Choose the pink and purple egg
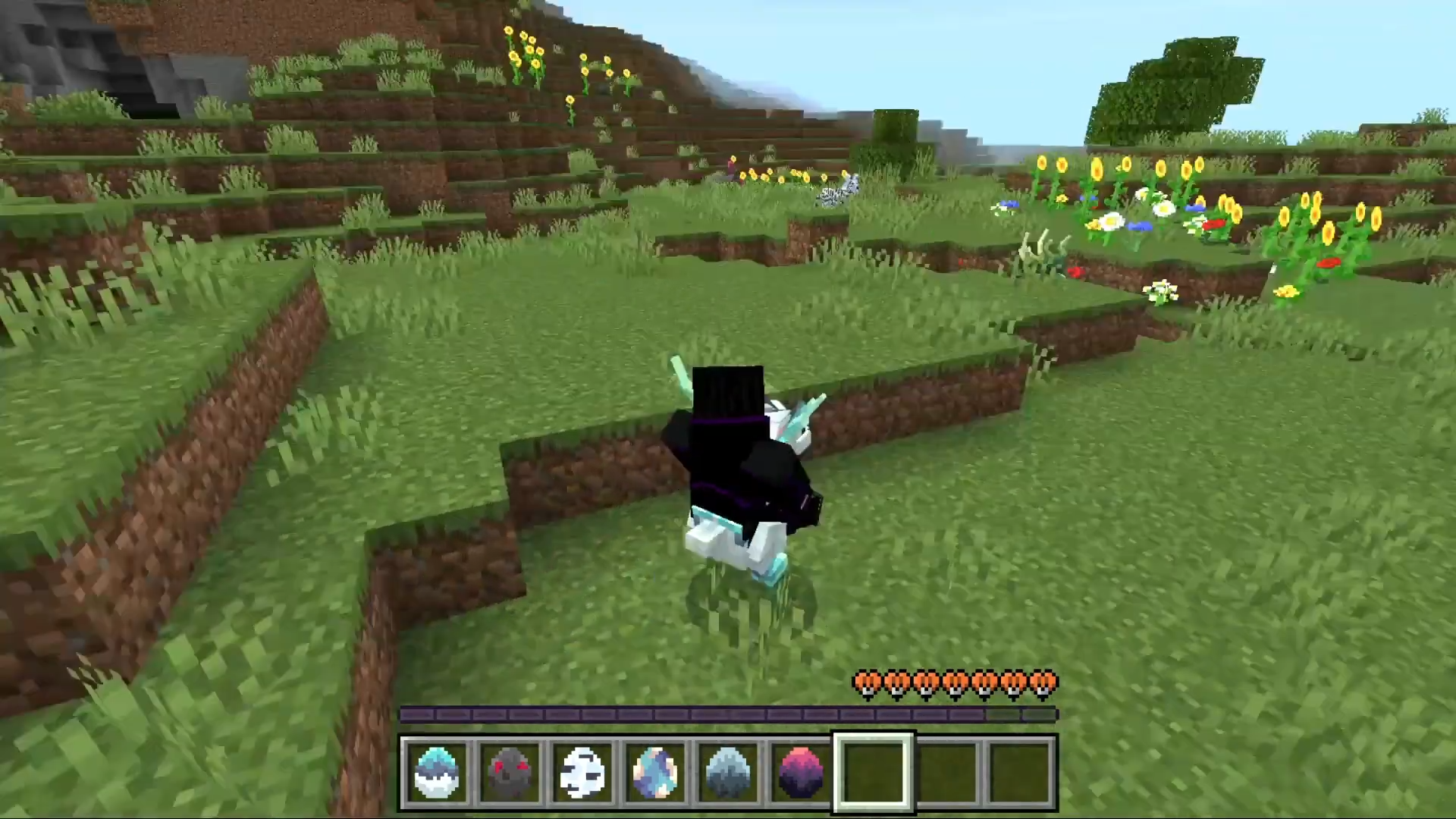This screenshot has width=1456, height=819. 801,772
